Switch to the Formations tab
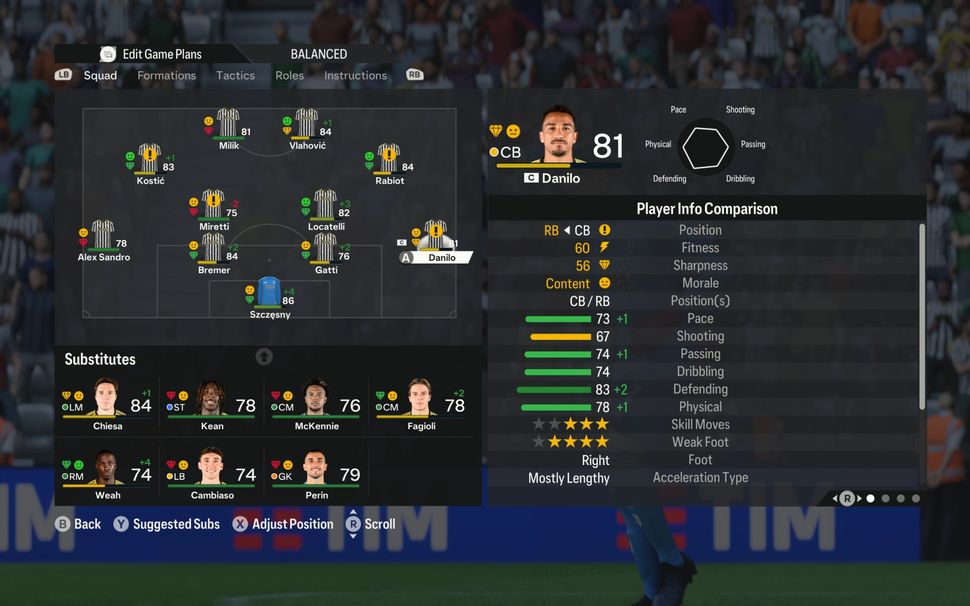The height and width of the screenshot is (606, 970). pyautogui.click(x=166, y=75)
